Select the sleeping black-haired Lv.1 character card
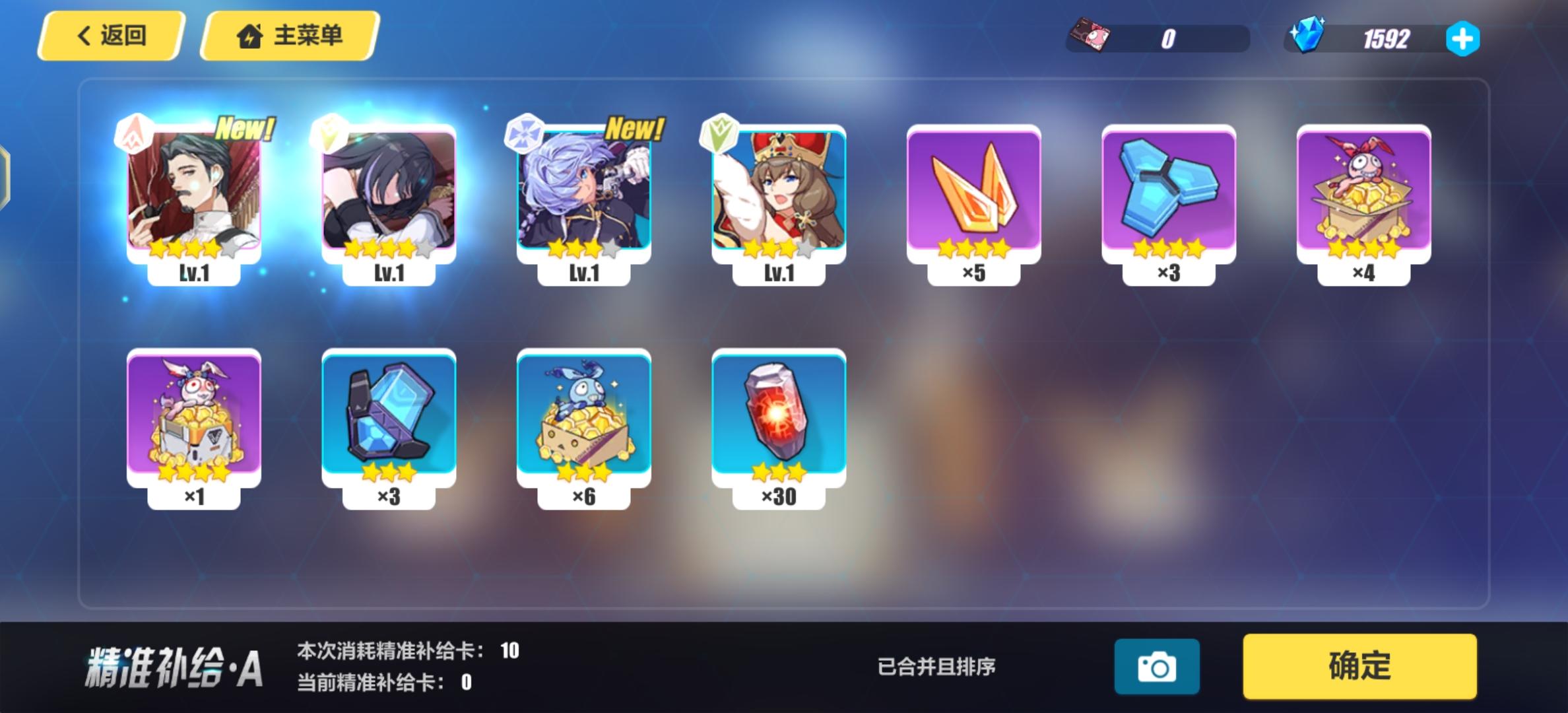This screenshot has height=713, width=1568. tap(388, 191)
